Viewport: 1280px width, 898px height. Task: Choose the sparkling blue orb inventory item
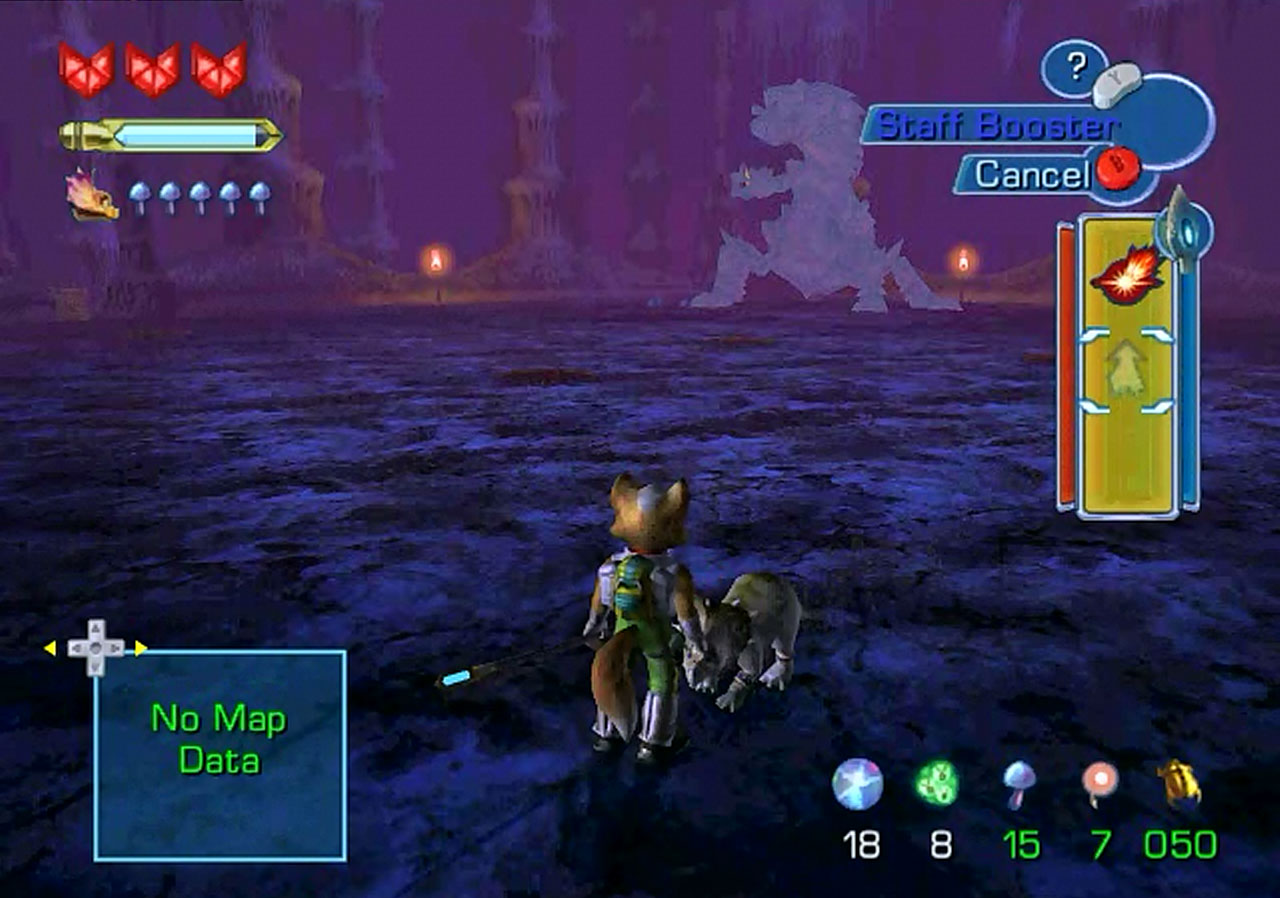tap(857, 784)
